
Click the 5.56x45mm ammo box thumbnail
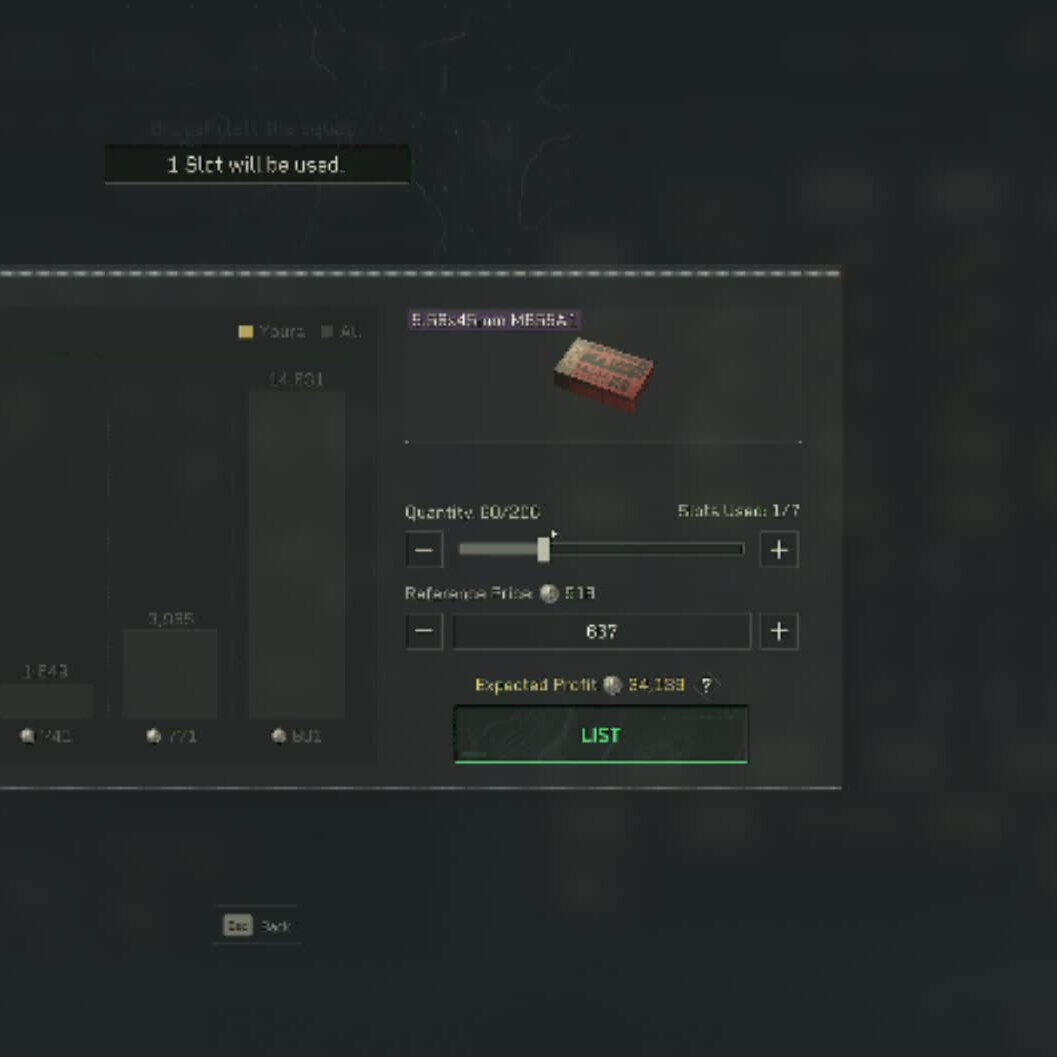604,372
